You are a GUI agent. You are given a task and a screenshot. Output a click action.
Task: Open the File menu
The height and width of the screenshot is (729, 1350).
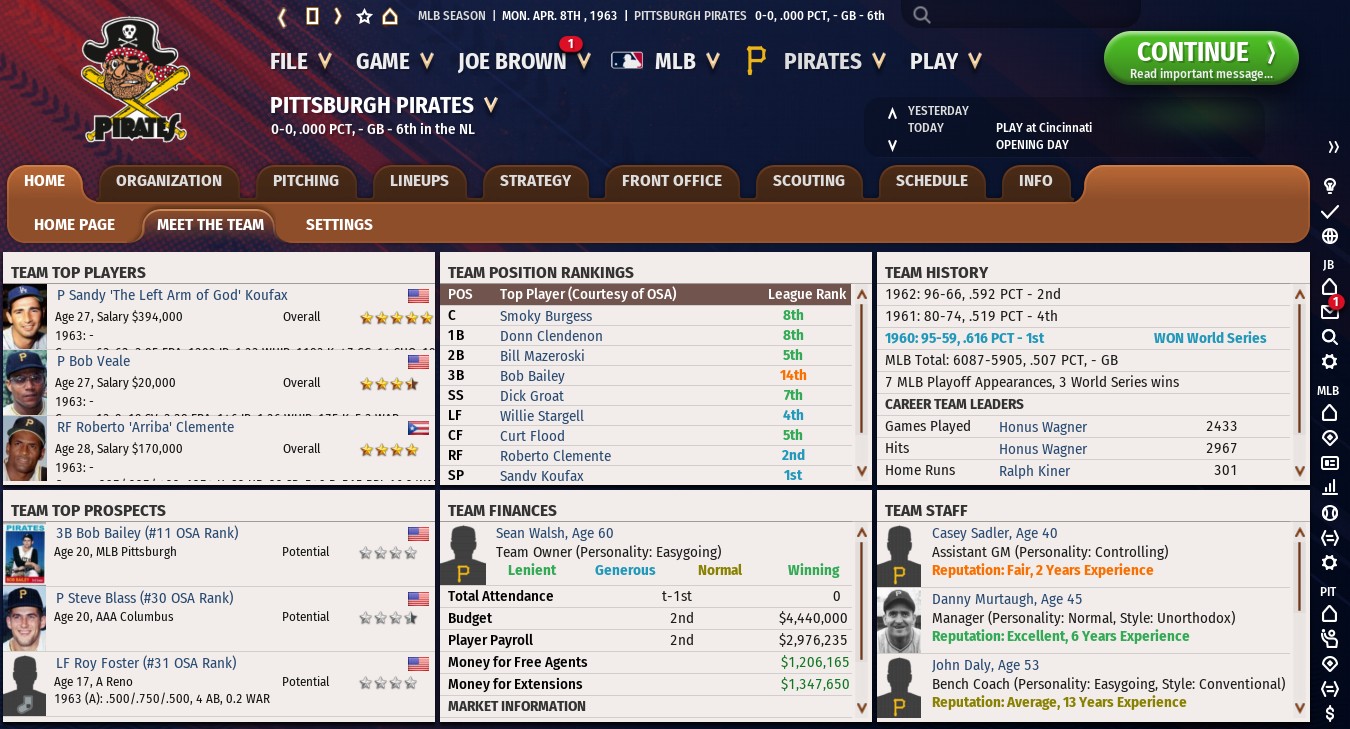[x=300, y=61]
